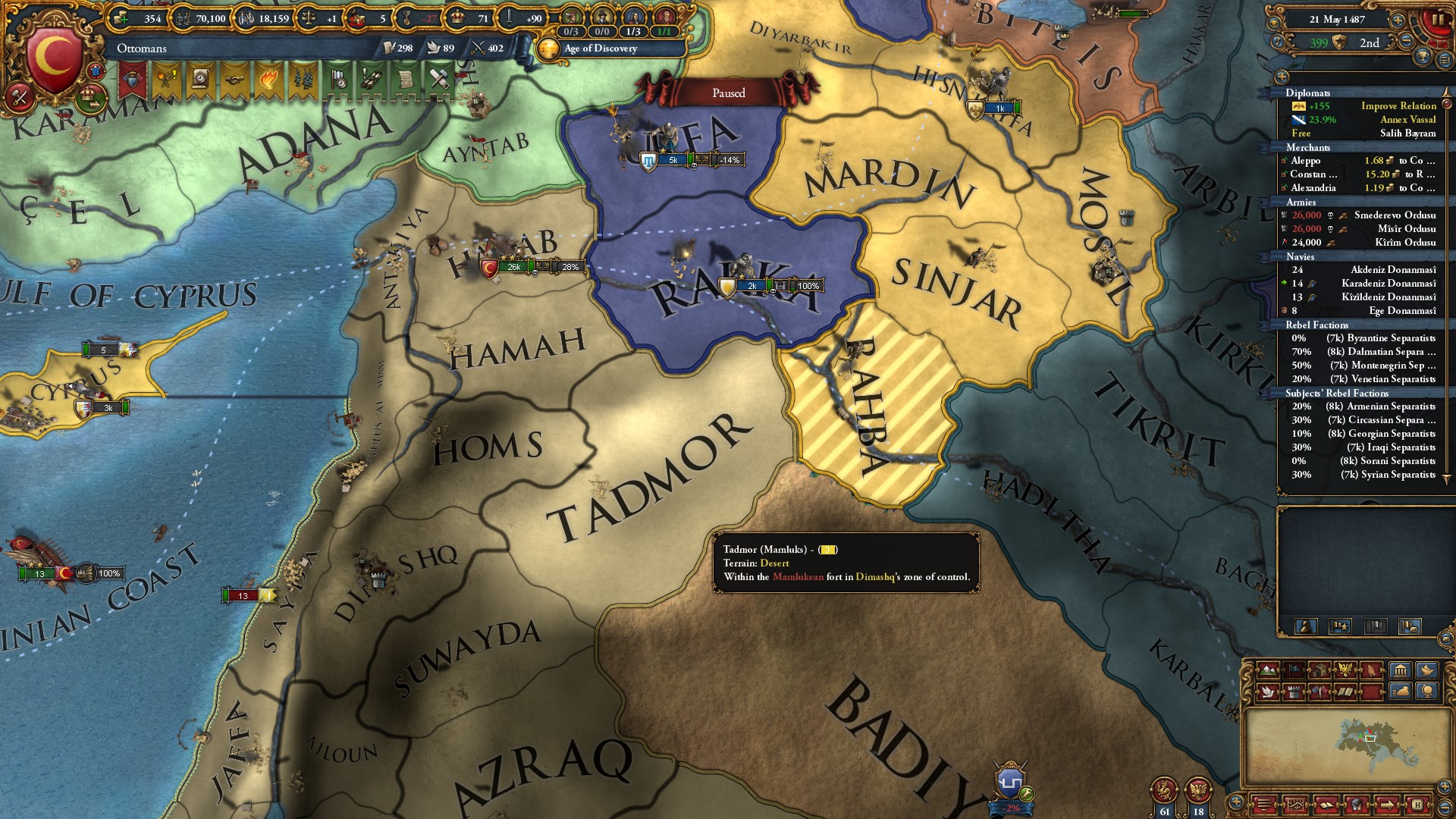Switch to political mapmode above the minimap
Viewport: 1456px width, 819px height.
pyautogui.click(x=1293, y=670)
